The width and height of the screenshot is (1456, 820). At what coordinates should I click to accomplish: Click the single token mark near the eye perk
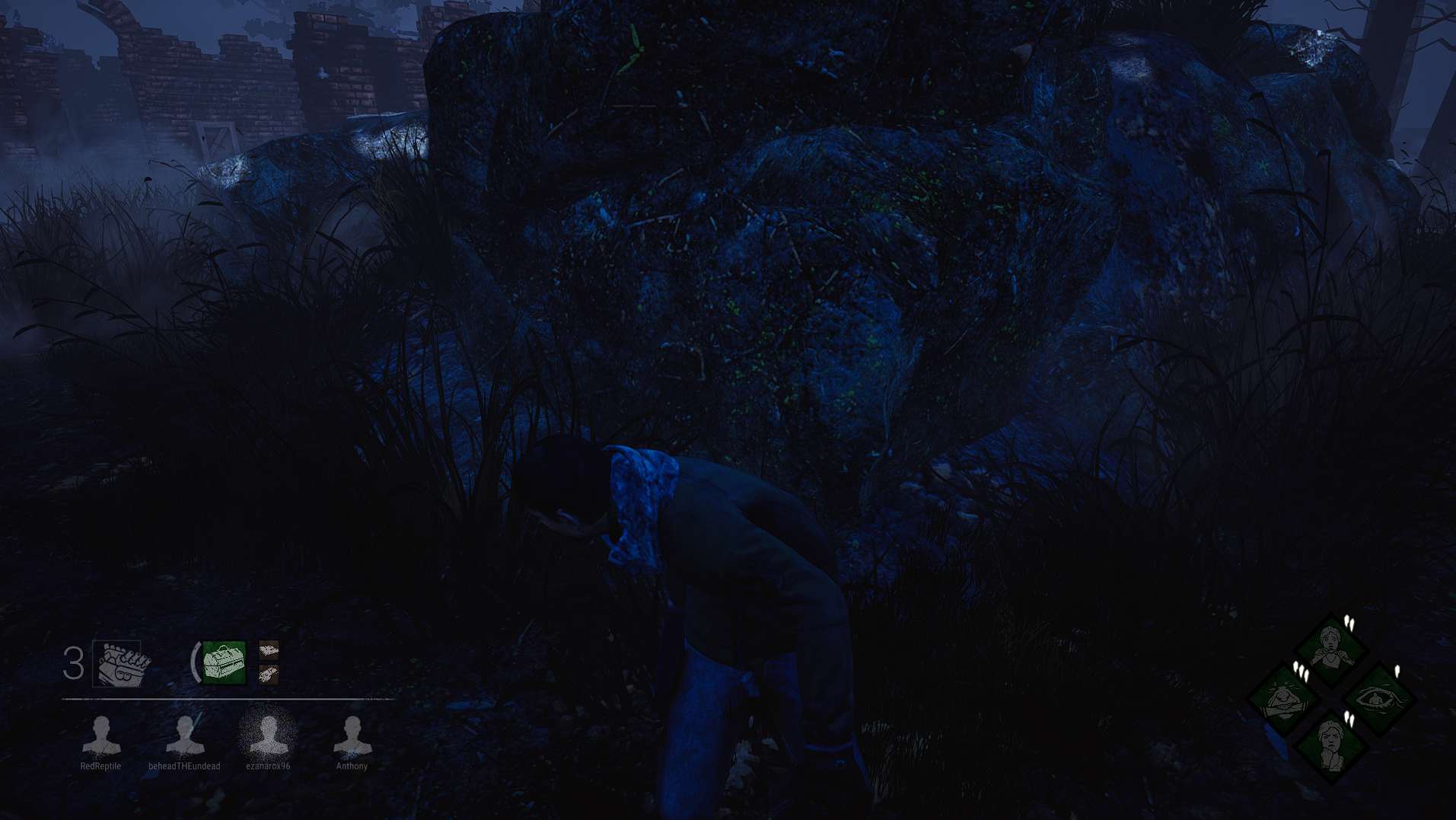point(1398,670)
